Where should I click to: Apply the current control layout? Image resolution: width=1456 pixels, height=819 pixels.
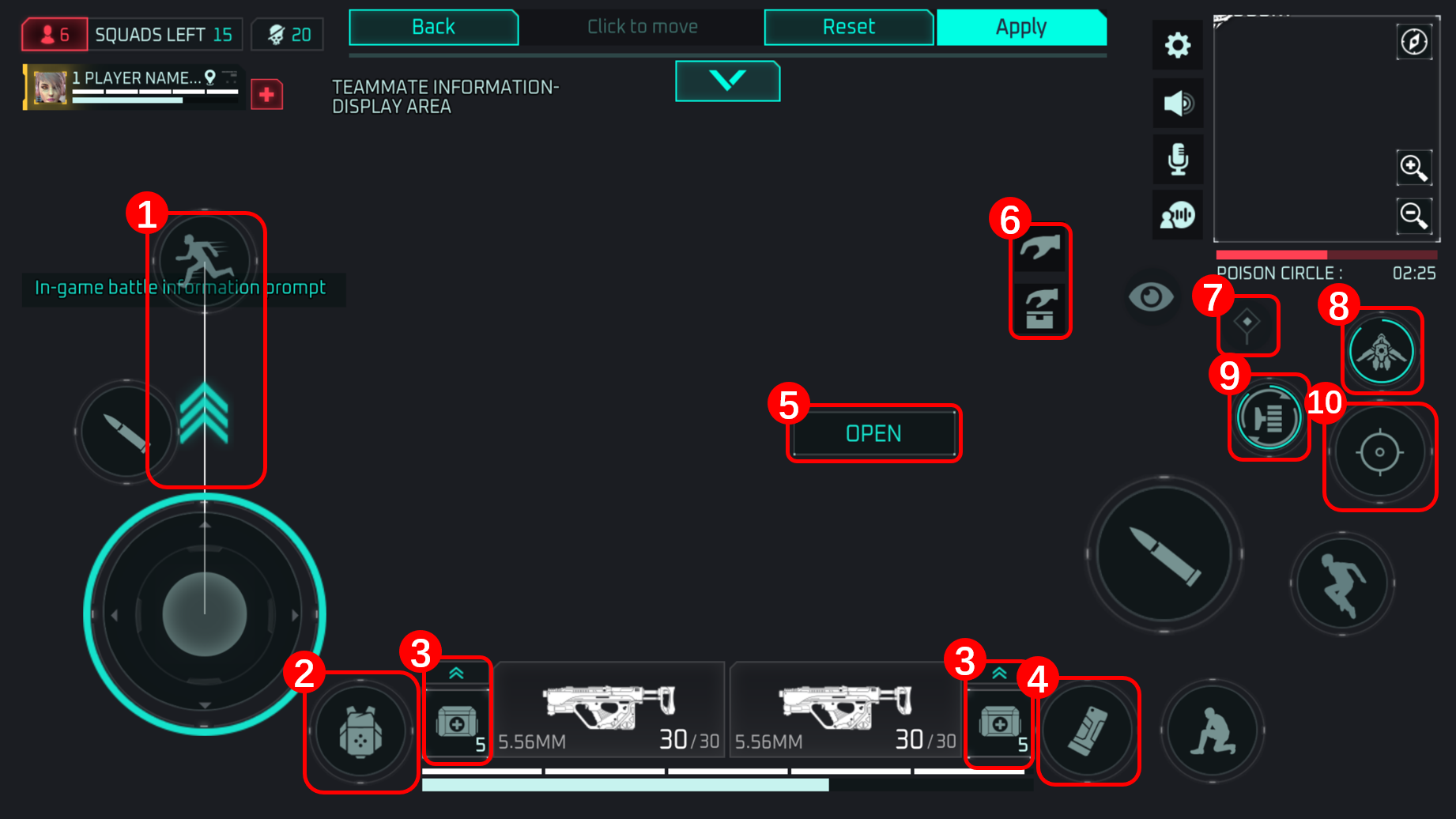[x=1020, y=26]
